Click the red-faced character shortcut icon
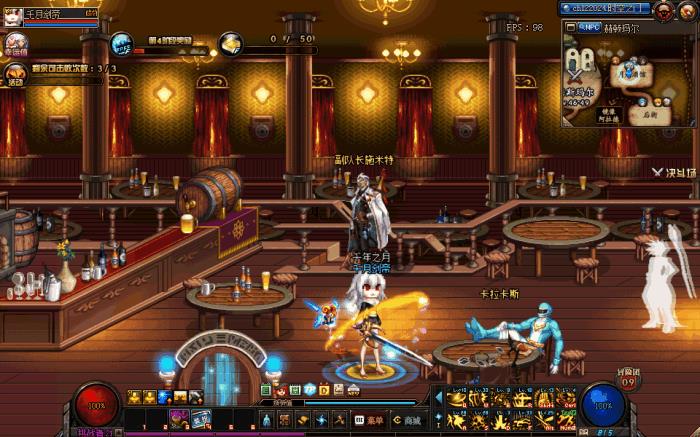This screenshot has height=437, width=700. (281, 388)
